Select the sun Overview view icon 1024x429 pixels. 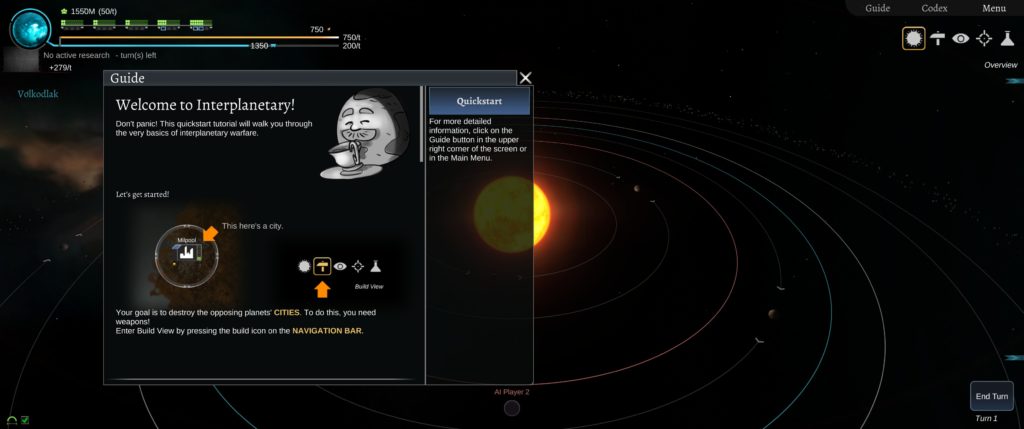click(x=913, y=38)
